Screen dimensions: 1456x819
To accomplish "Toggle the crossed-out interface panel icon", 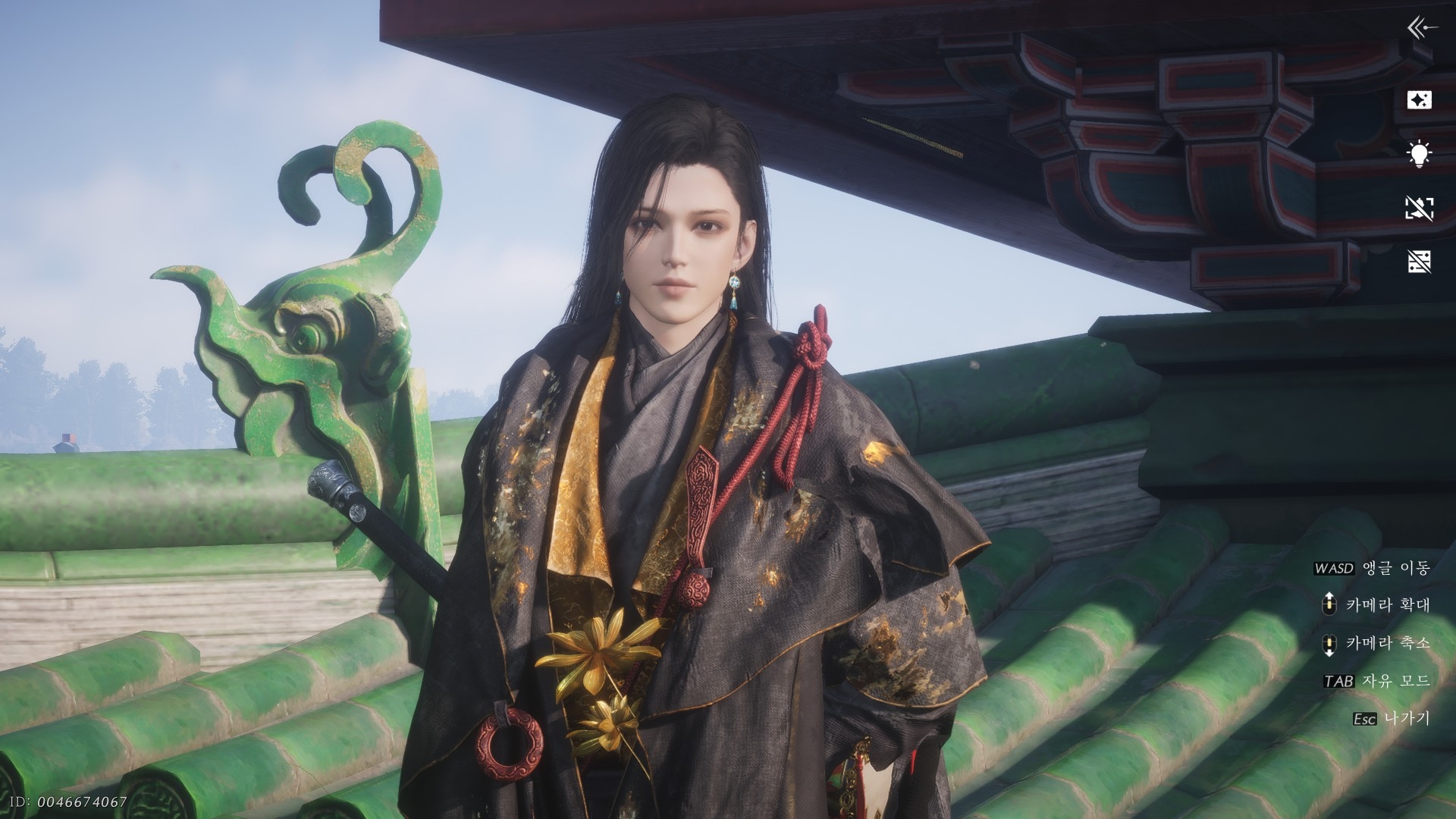I will pyautogui.click(x=1419, y=262).
